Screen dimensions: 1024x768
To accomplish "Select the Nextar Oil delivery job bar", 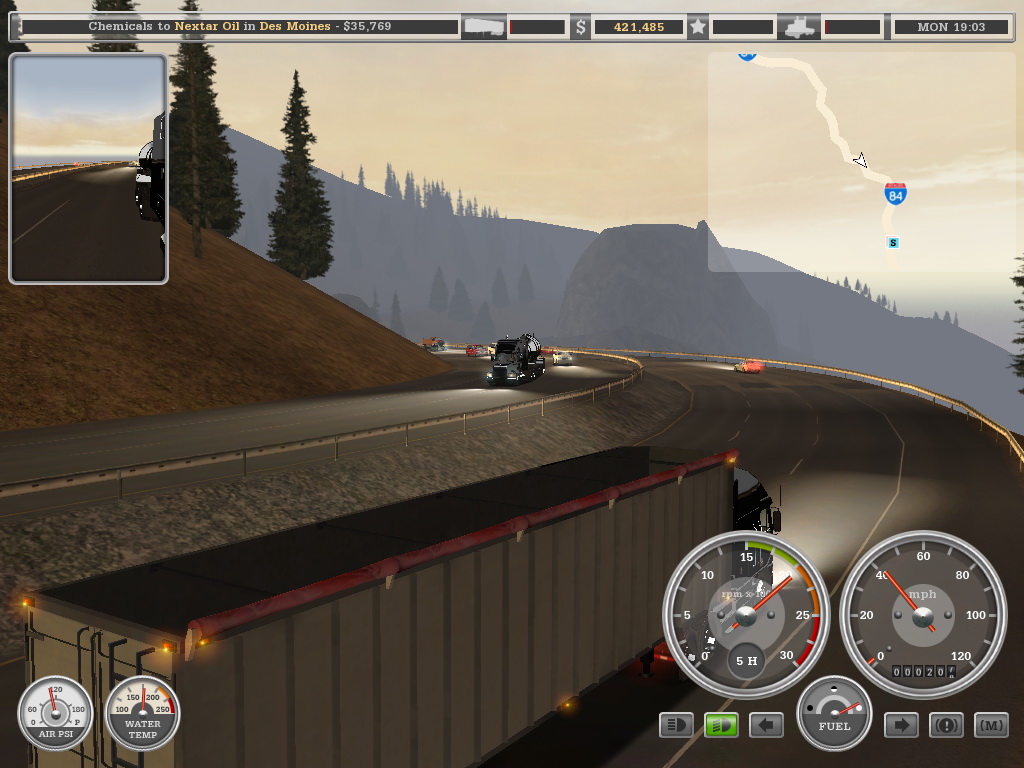I will [x=240, y=27].
